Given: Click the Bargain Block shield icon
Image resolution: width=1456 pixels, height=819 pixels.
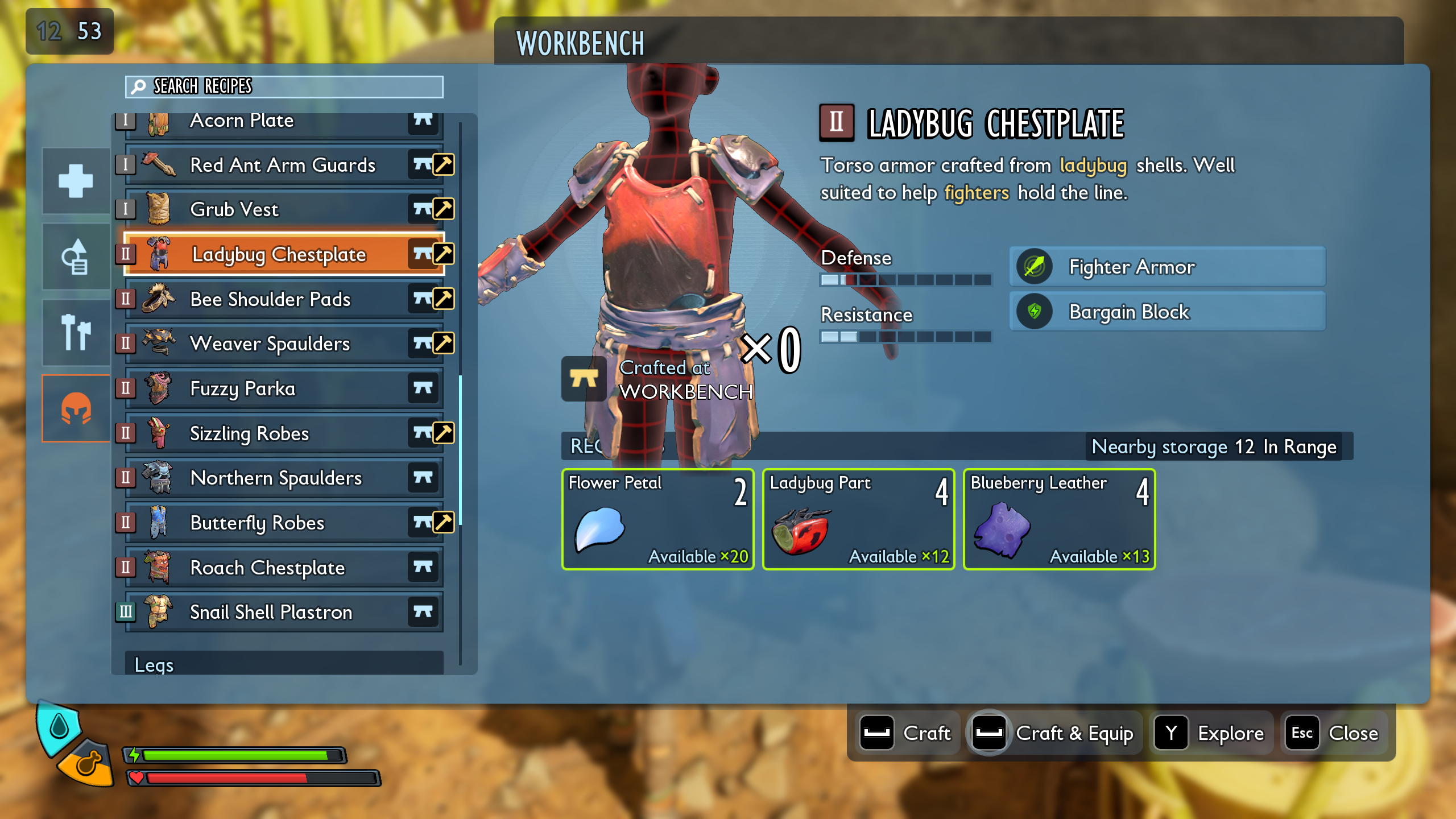Looking at the screenshot, I should click(1034, 311).
